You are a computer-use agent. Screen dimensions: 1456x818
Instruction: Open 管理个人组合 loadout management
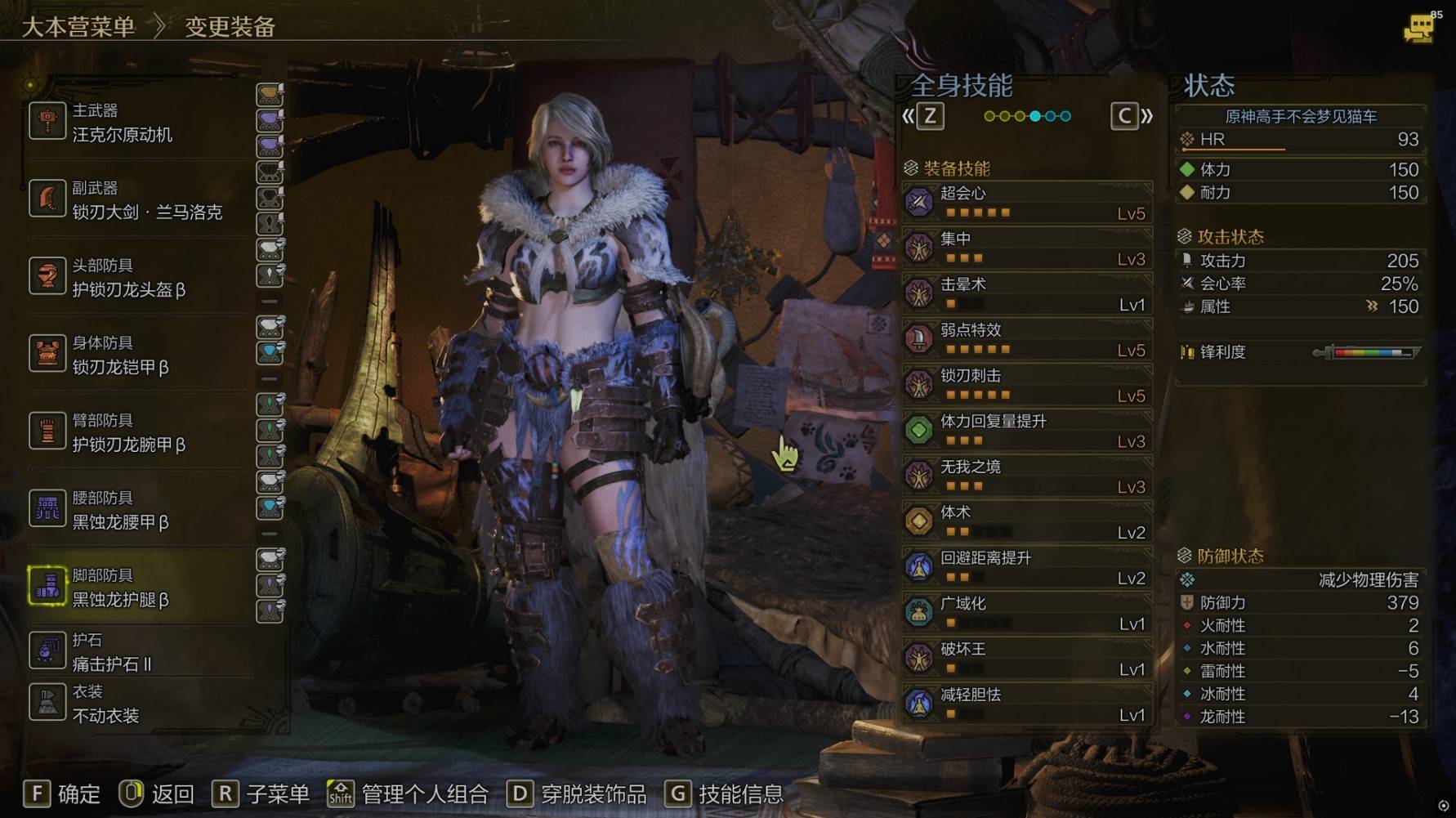[408, 793]
